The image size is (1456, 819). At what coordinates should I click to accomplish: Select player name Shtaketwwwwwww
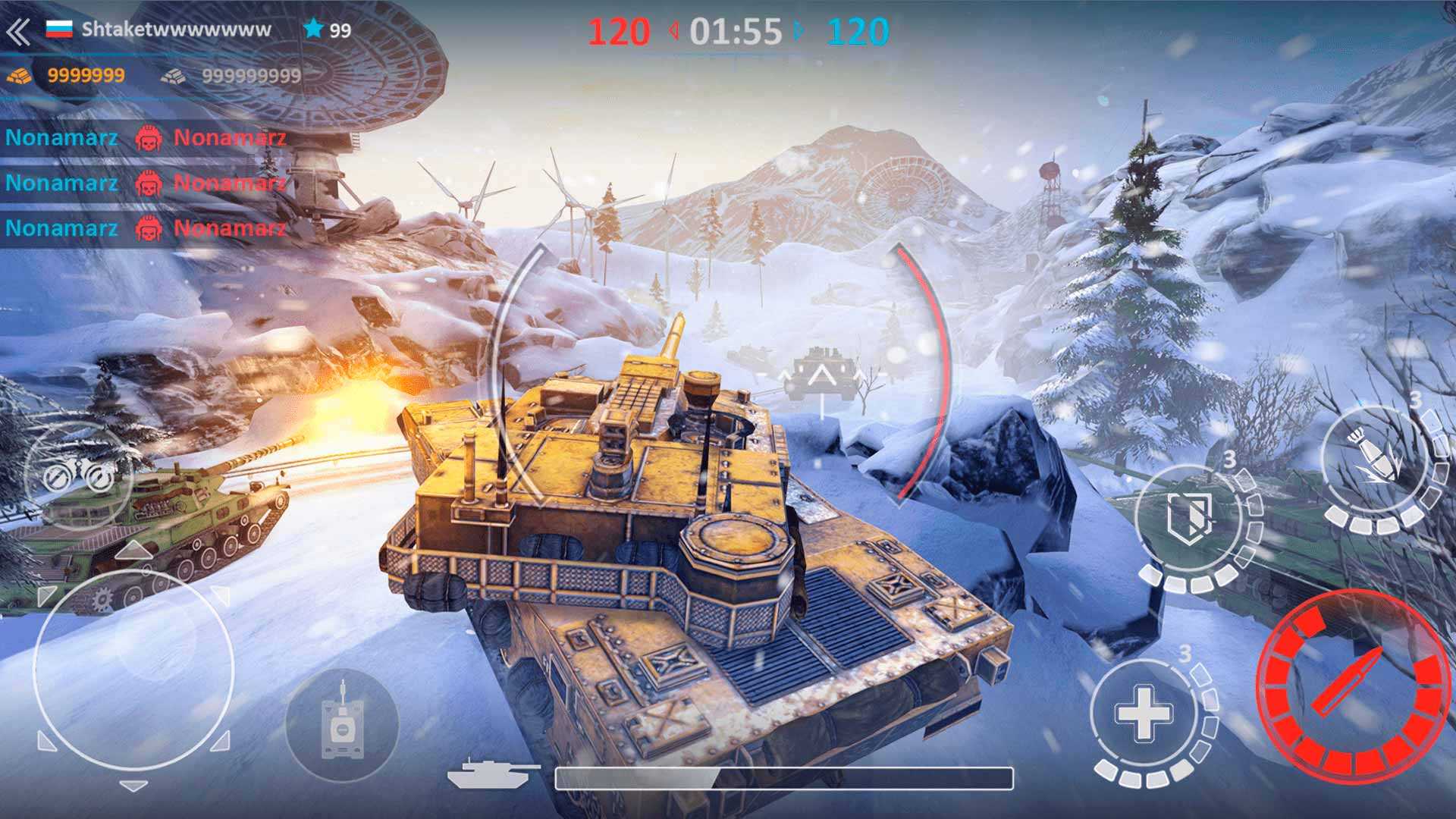176,30
